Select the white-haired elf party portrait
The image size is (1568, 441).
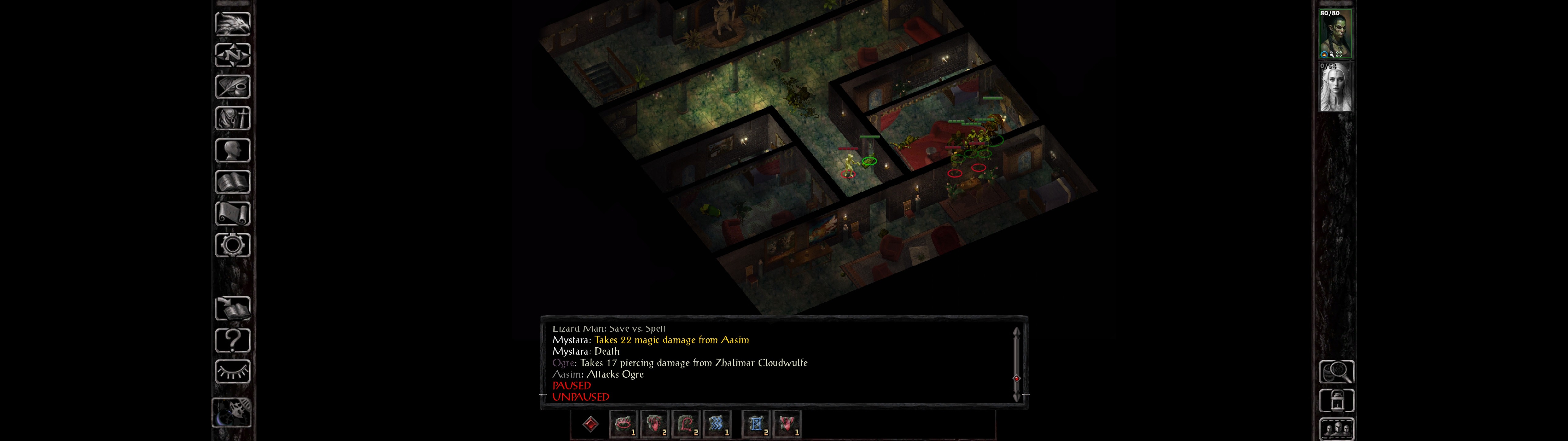click(1336, 87)
